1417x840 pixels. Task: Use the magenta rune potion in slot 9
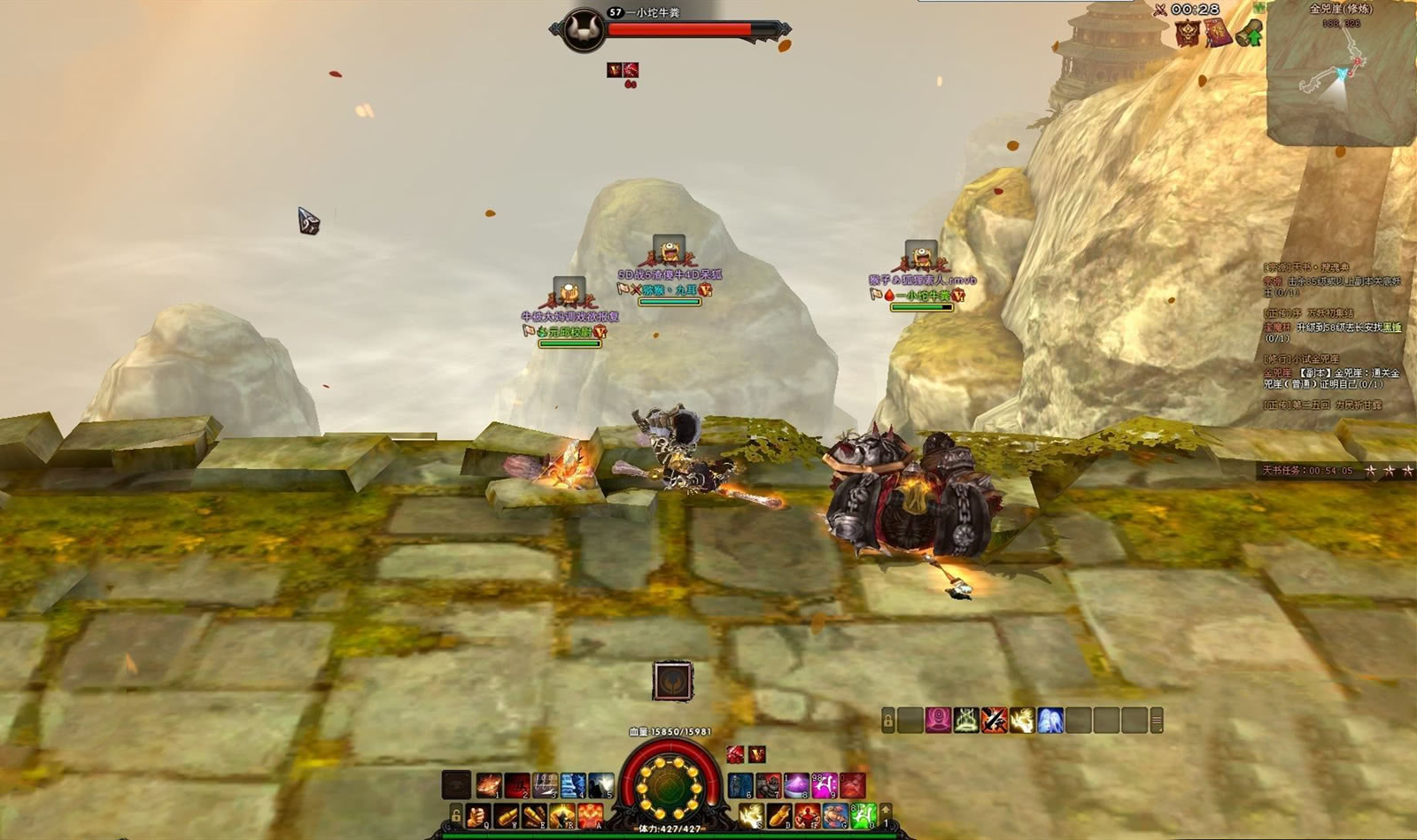tap(825, 785)
